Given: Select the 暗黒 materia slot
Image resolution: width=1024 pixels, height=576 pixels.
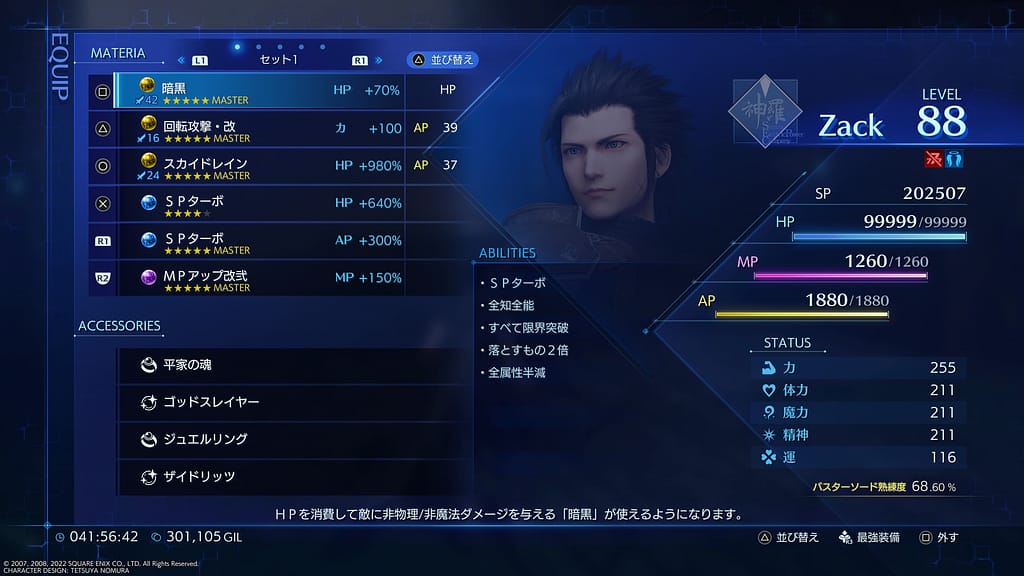Looking at the screenshot, I should click(258, 91).
